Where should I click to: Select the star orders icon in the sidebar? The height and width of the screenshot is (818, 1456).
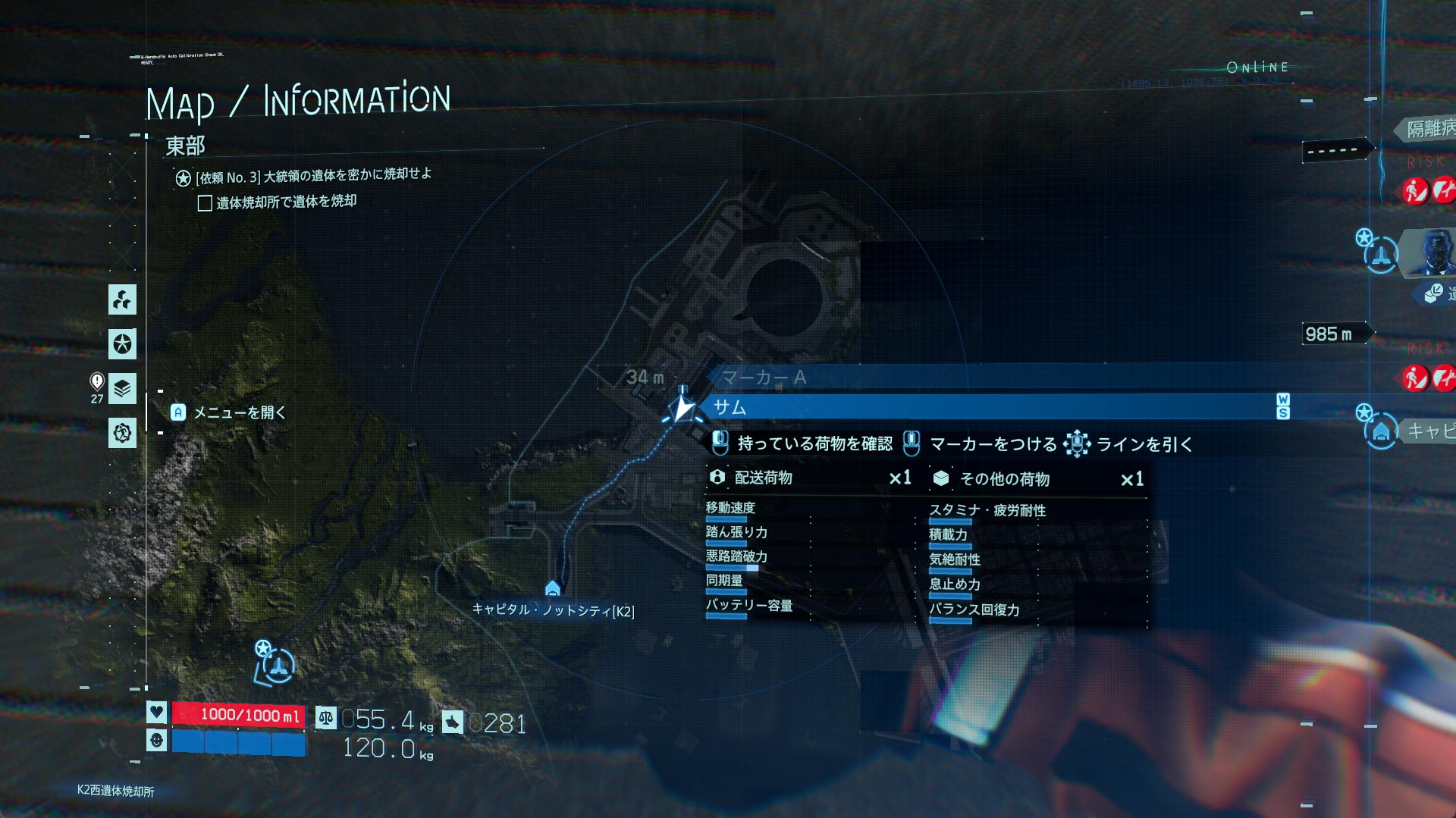click(x=122, y=344)
